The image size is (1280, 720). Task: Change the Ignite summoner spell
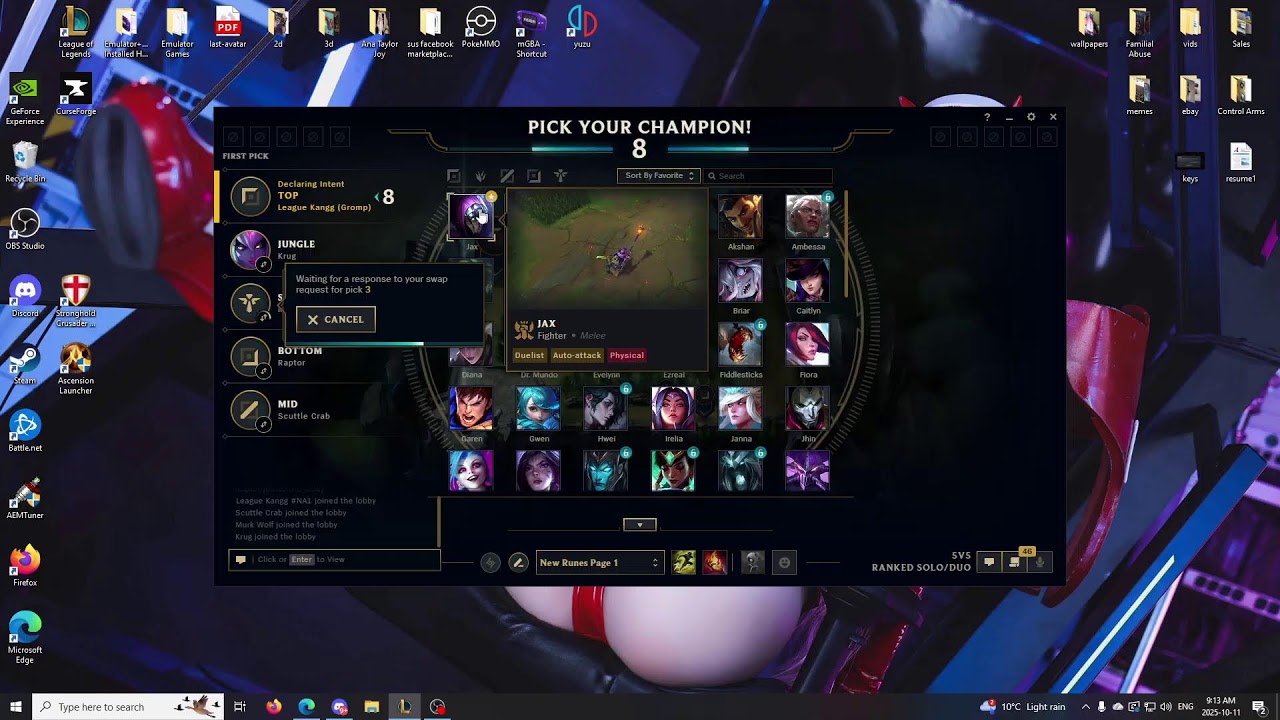tap(714, 563)
